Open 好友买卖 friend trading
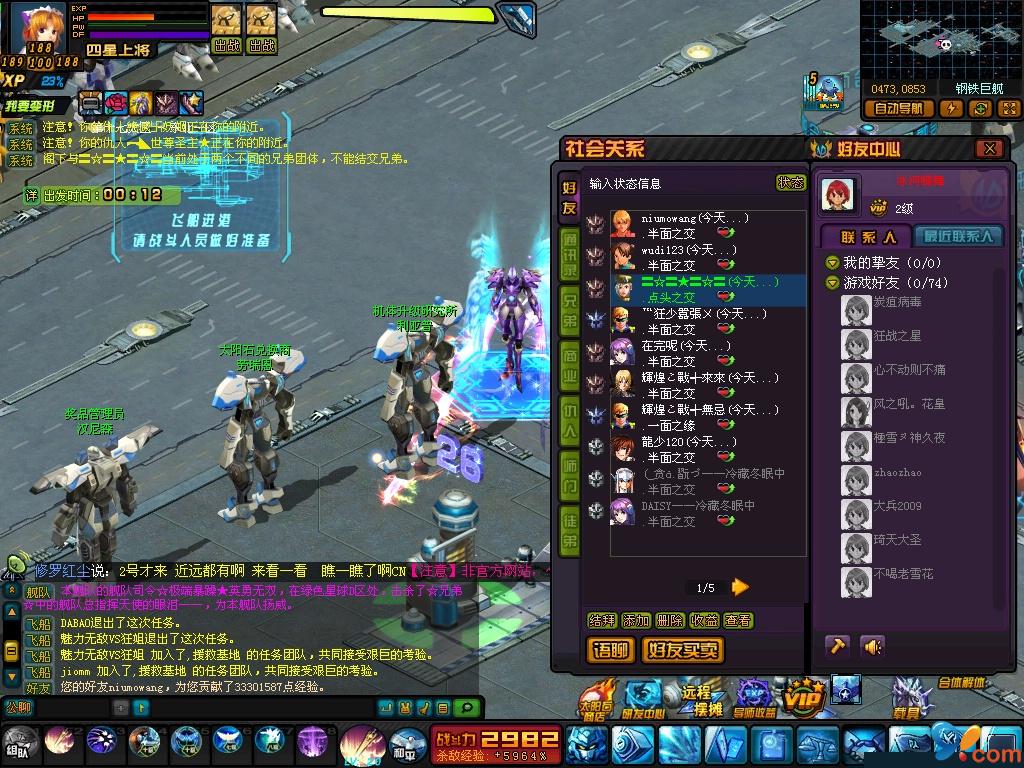 [683, 650]
